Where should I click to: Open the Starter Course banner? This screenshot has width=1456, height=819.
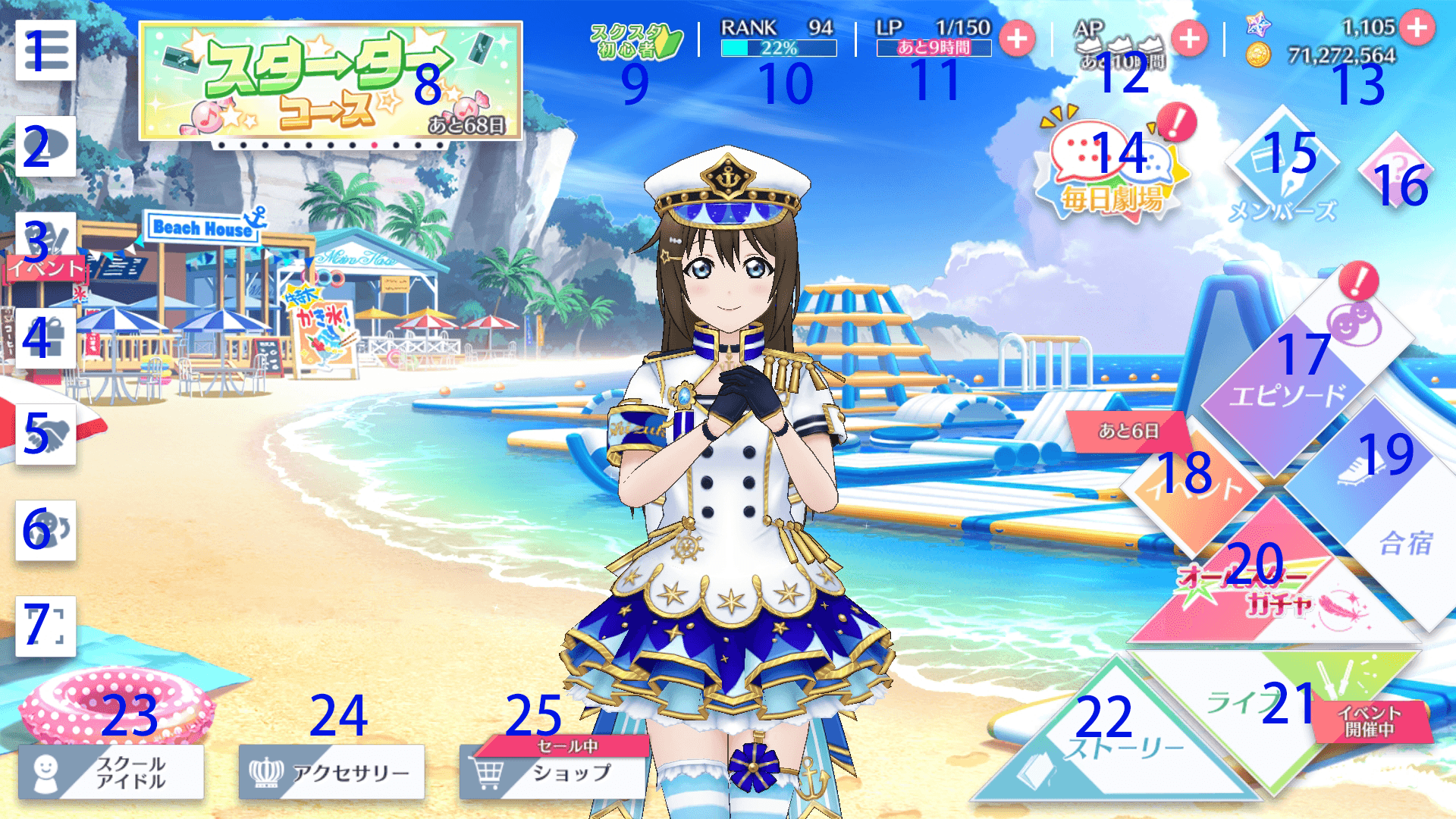331,81
